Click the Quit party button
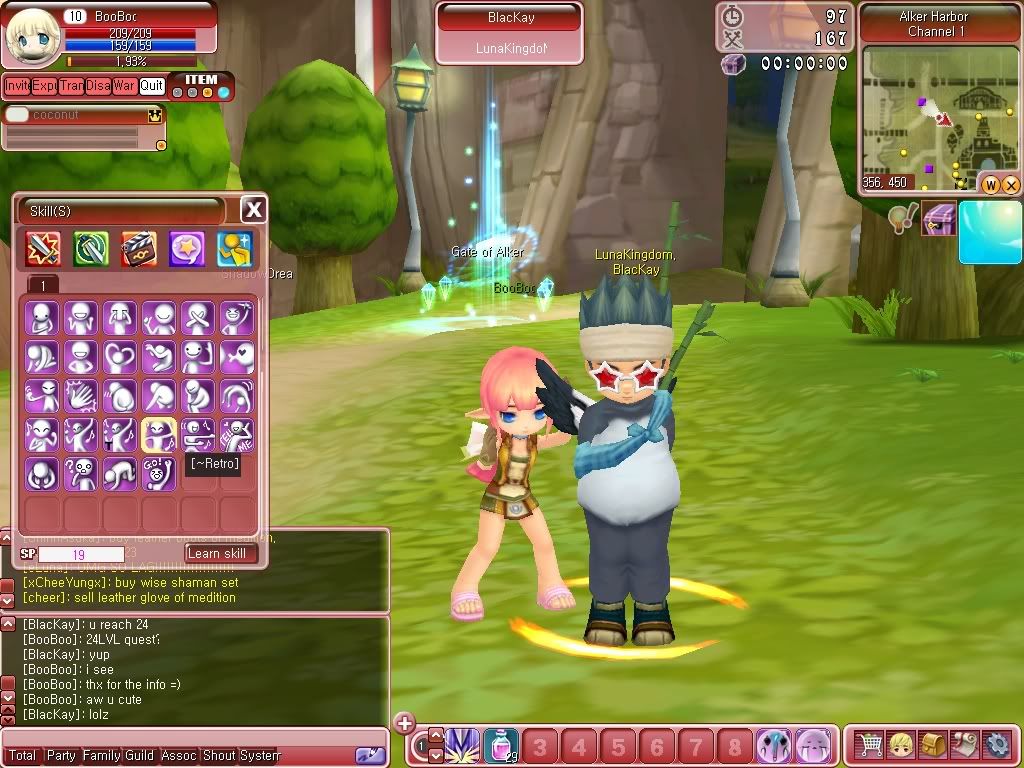 (152, 86)
